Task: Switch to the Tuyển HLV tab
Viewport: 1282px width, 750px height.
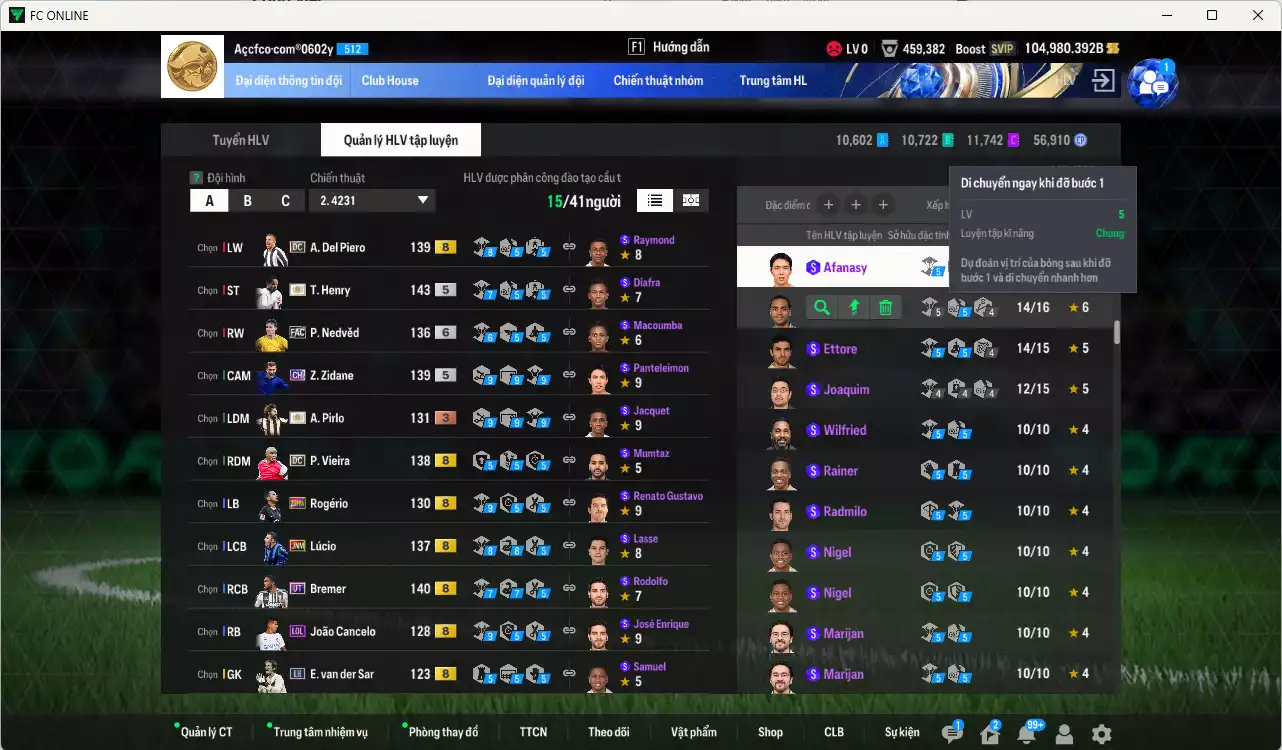Action: click(239, 139)
